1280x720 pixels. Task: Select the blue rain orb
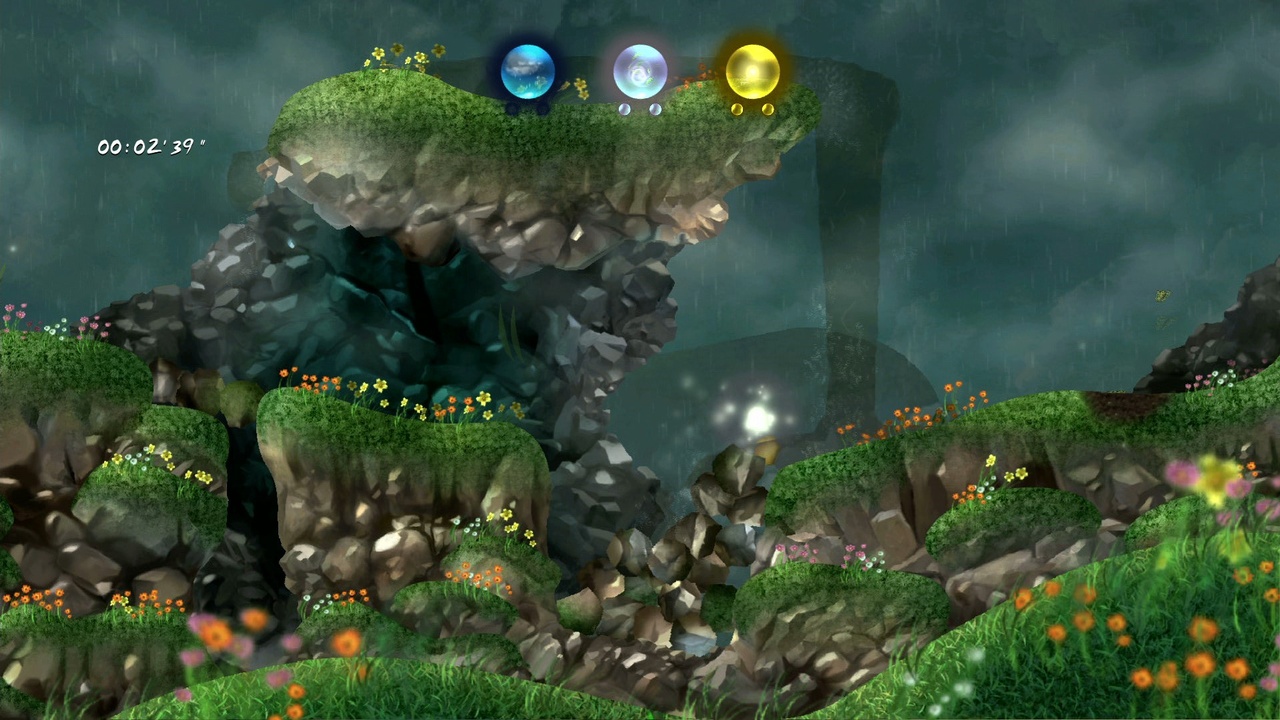click(527, 70)
